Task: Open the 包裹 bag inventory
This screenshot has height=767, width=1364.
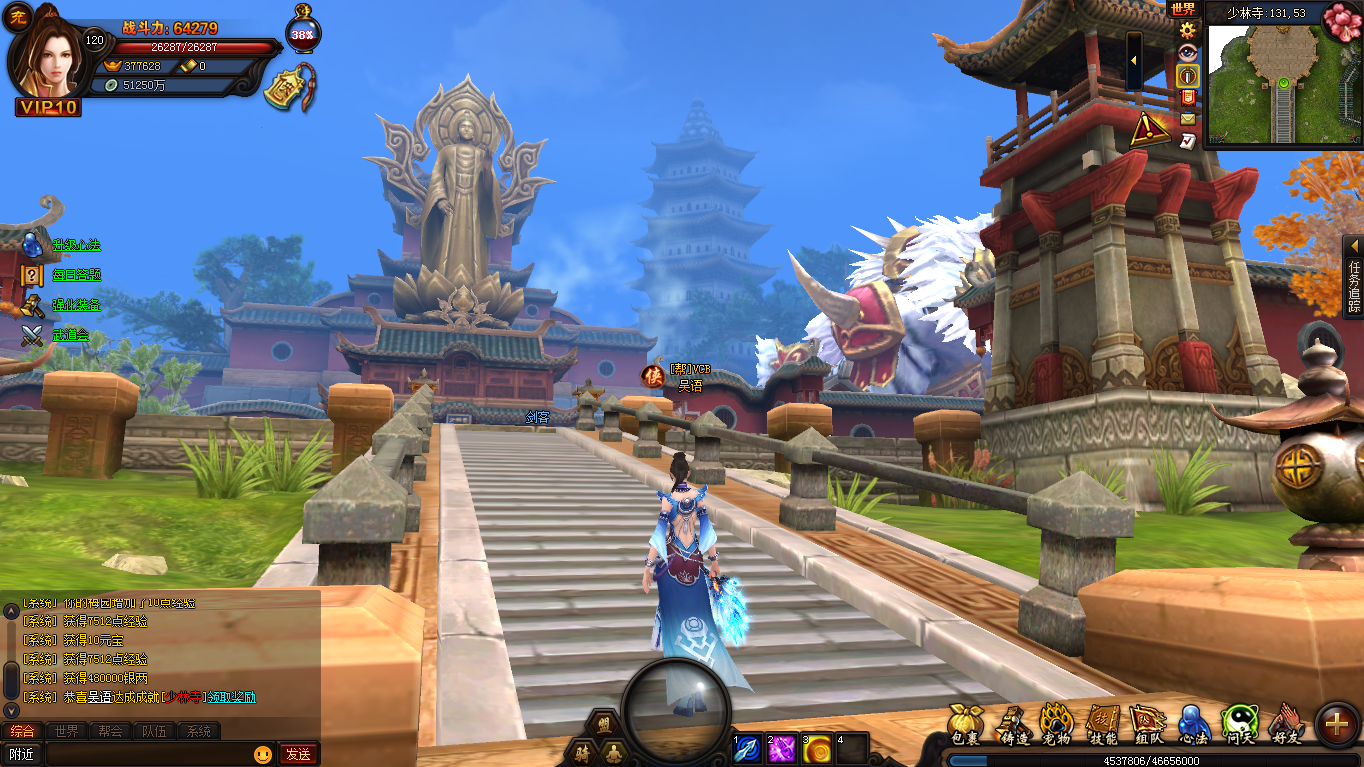Action: 964,724
